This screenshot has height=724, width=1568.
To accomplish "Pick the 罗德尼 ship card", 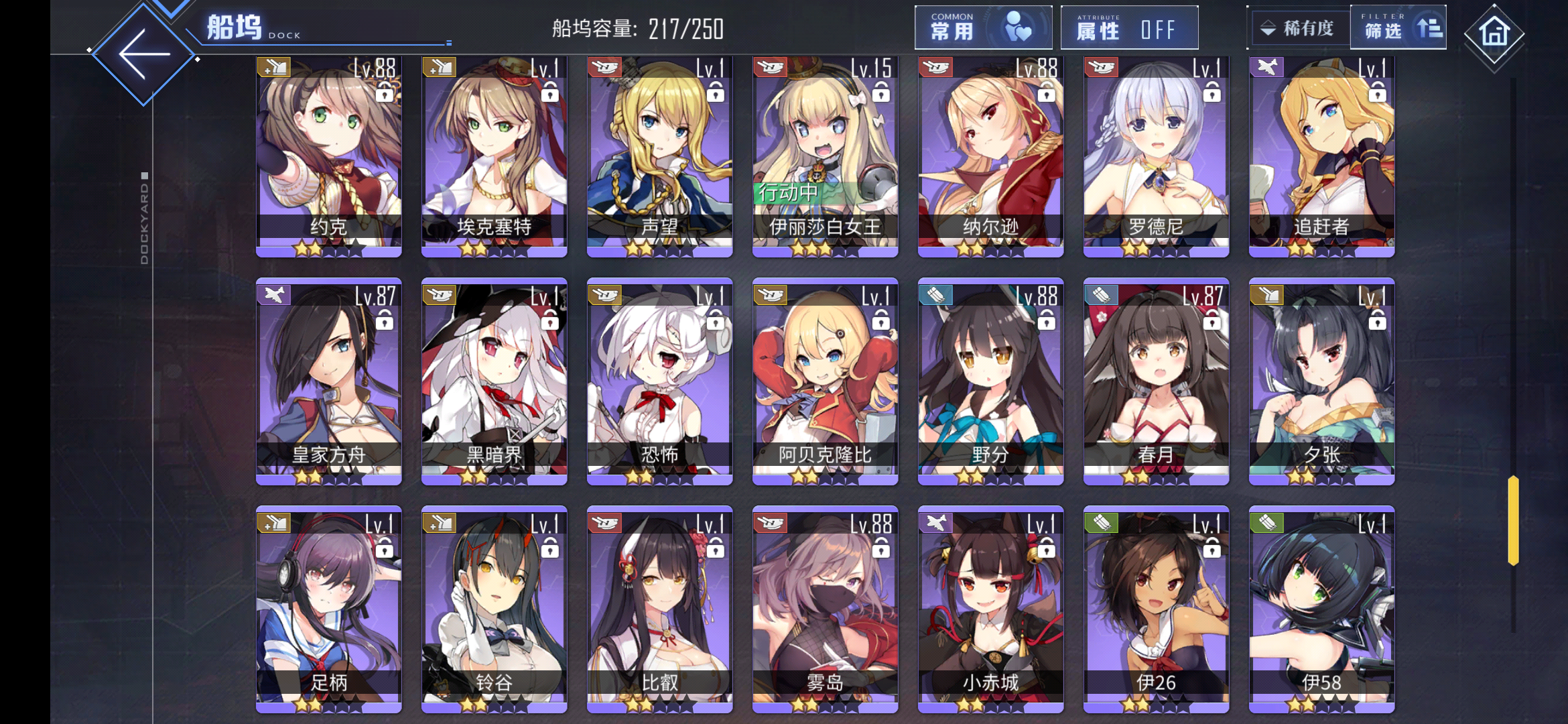I will point(1157,158).
